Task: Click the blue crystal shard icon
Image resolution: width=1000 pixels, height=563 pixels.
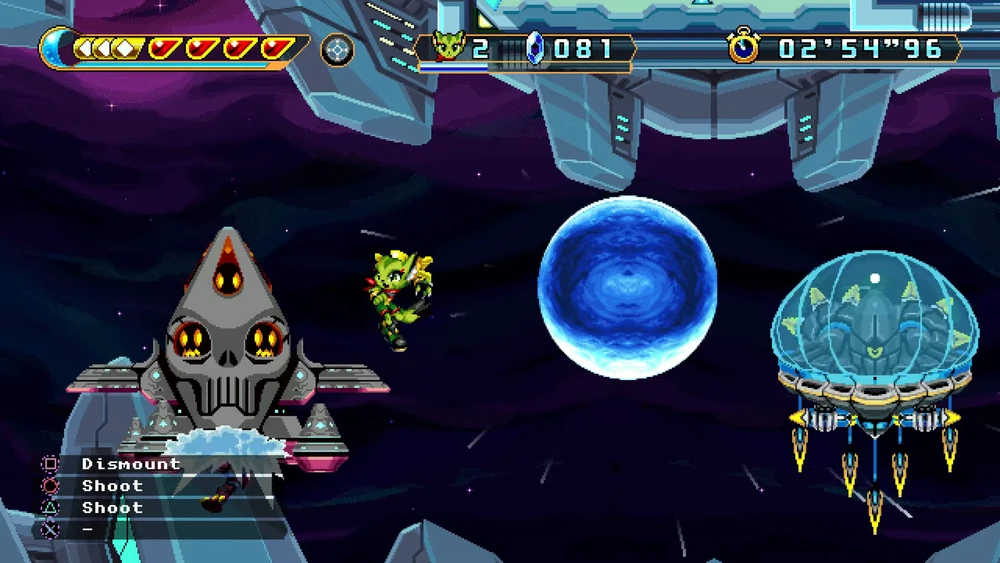Action: tap(536, 48)
